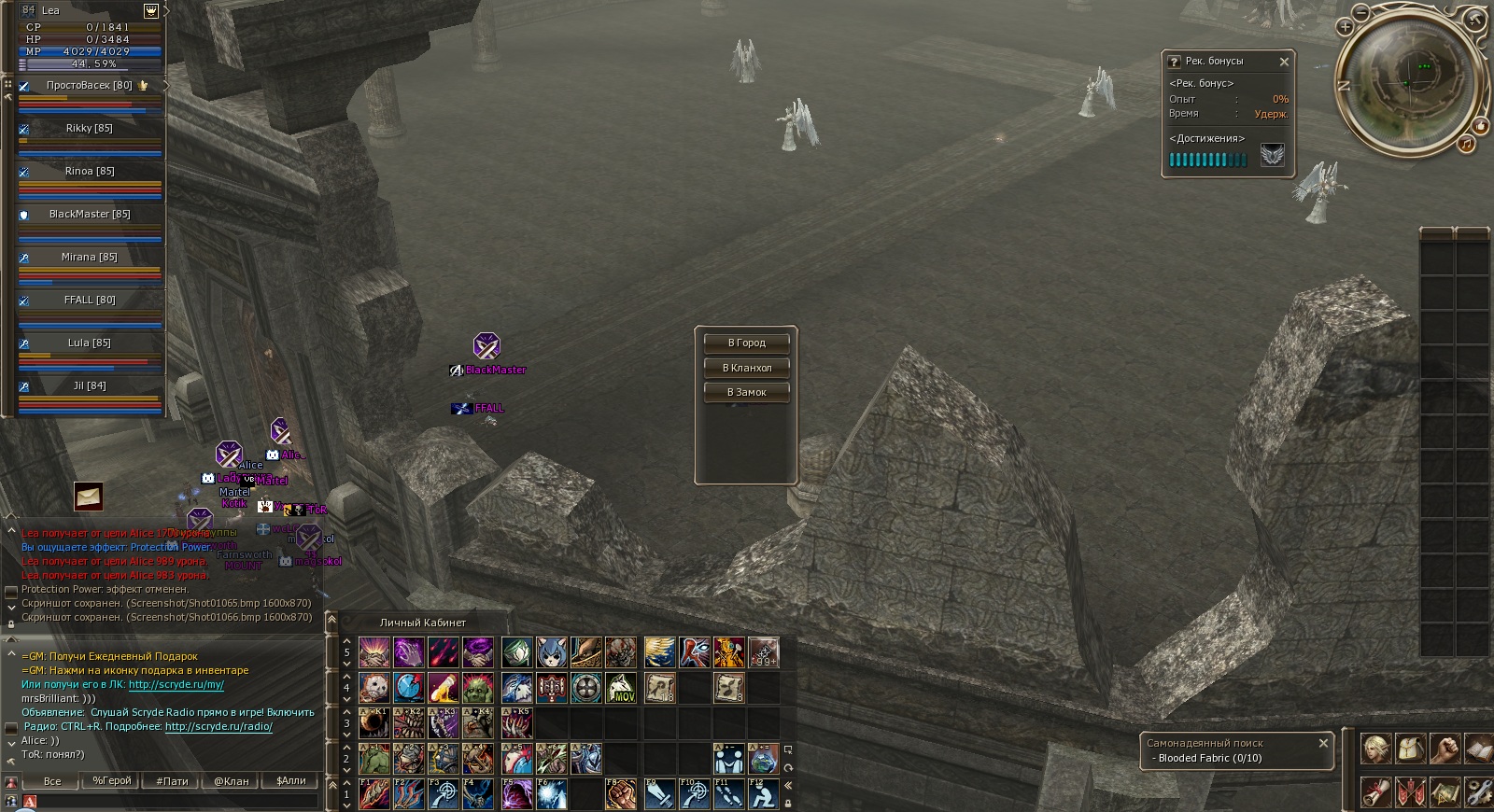Open the '%Герой' chat tab
The height and width of the screenshot is (812, 1494).
[112, 781]
